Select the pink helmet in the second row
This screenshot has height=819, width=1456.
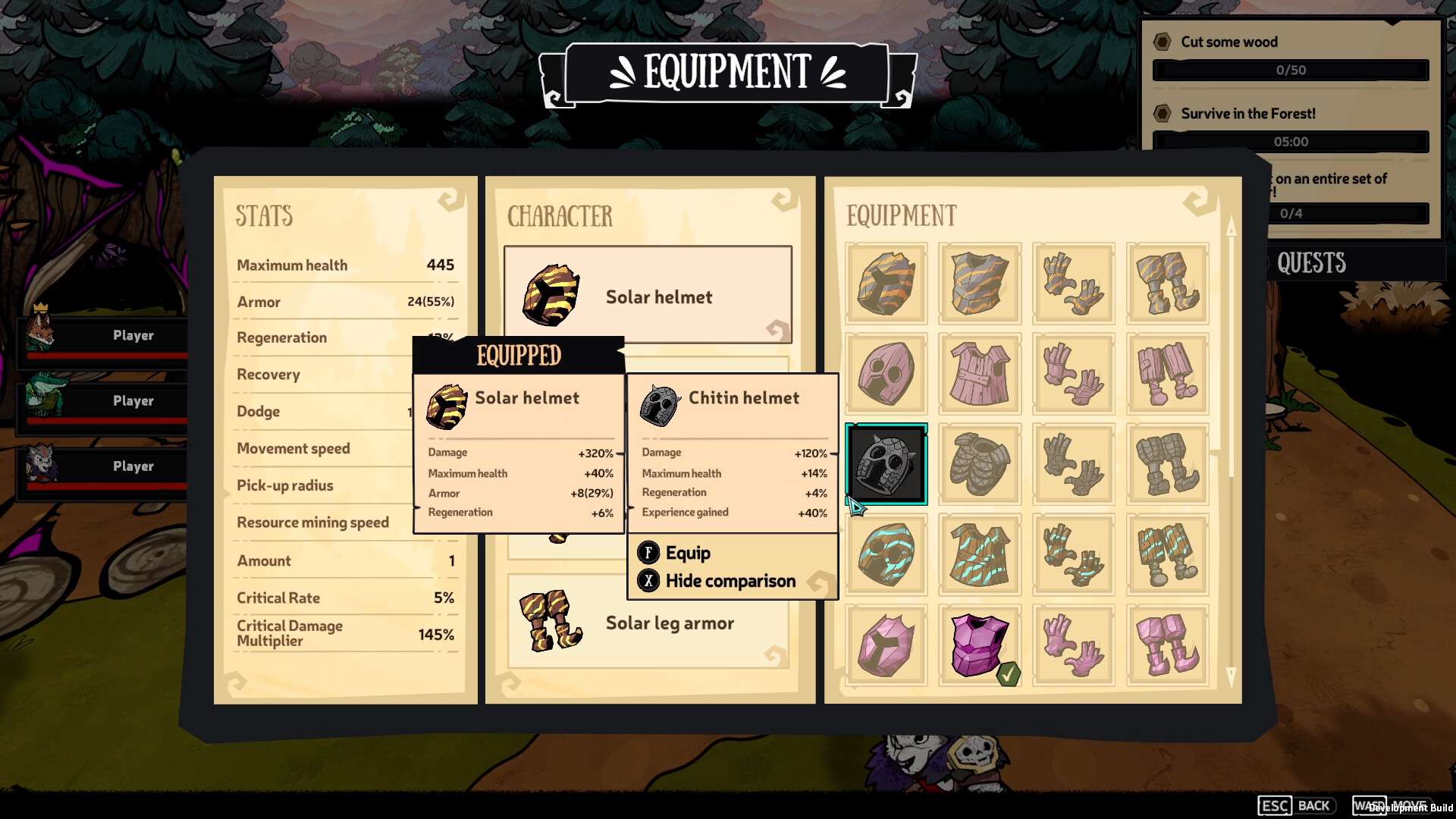[886, 373]
